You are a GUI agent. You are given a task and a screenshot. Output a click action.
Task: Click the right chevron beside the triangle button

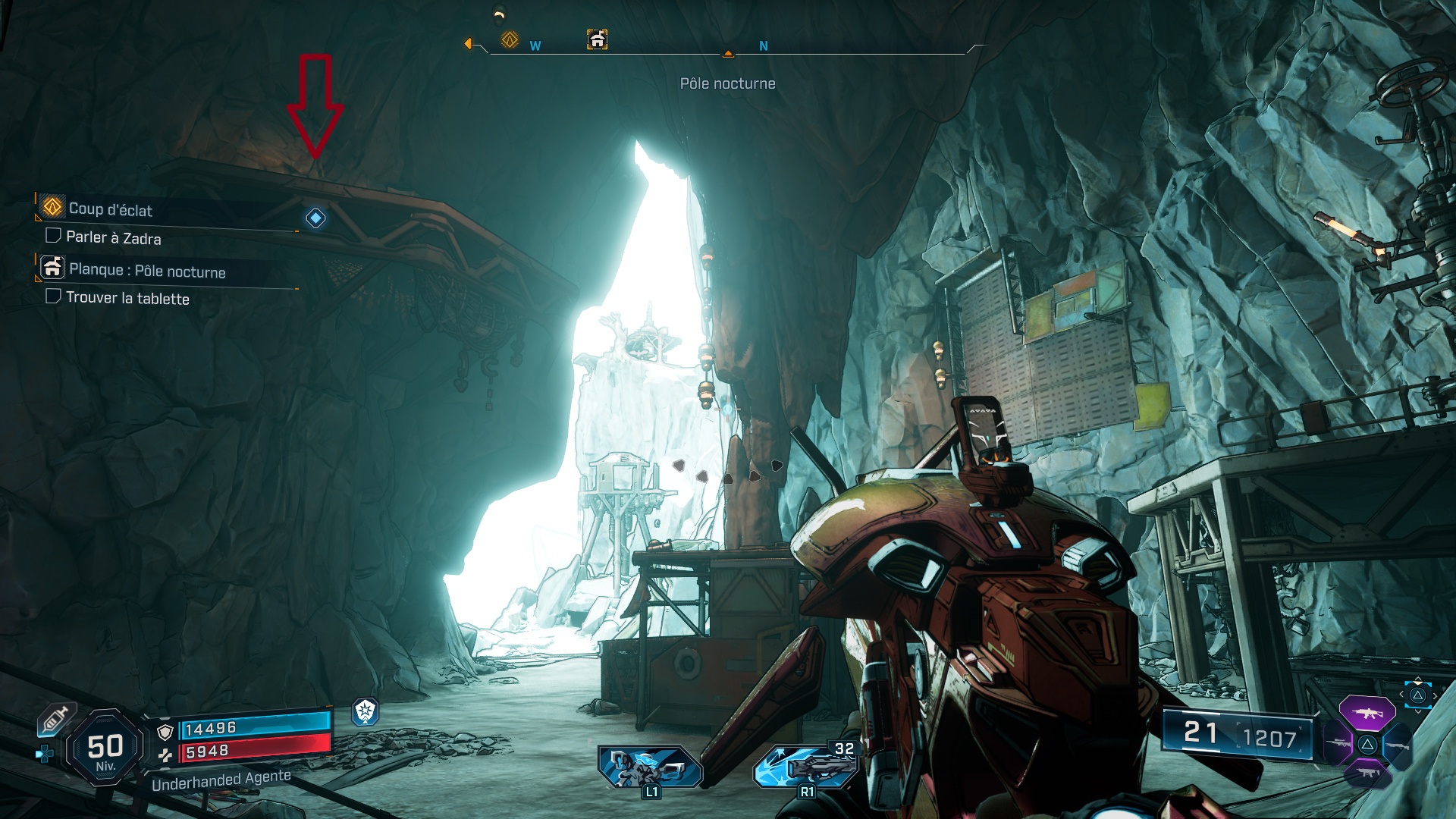click(x=1435, y=695)
